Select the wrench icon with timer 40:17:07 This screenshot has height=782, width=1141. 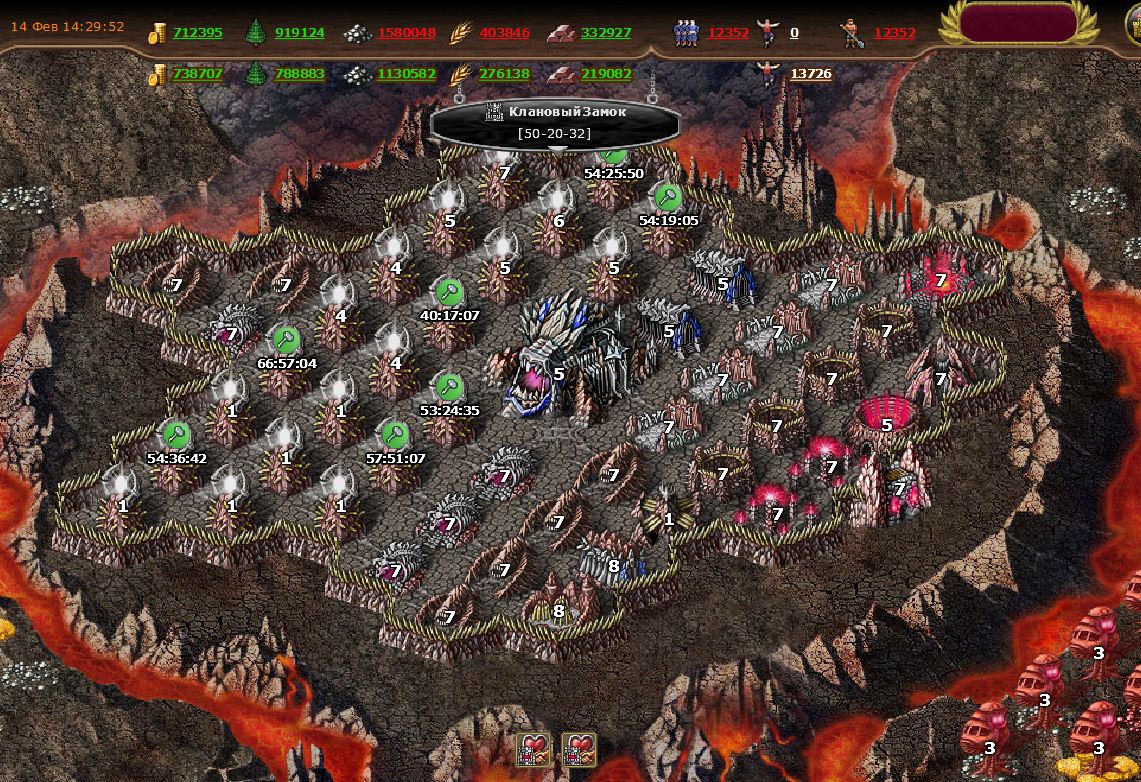449,293
